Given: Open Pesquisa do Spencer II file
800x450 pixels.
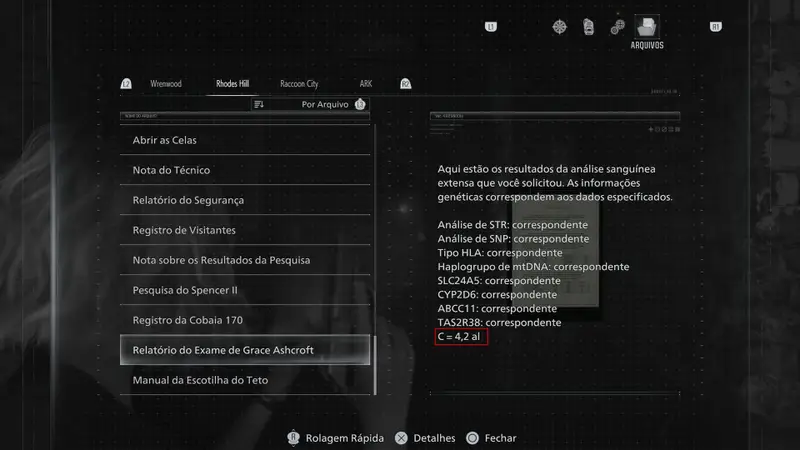Looking at the screenshot, I should [x=245, y=290].
